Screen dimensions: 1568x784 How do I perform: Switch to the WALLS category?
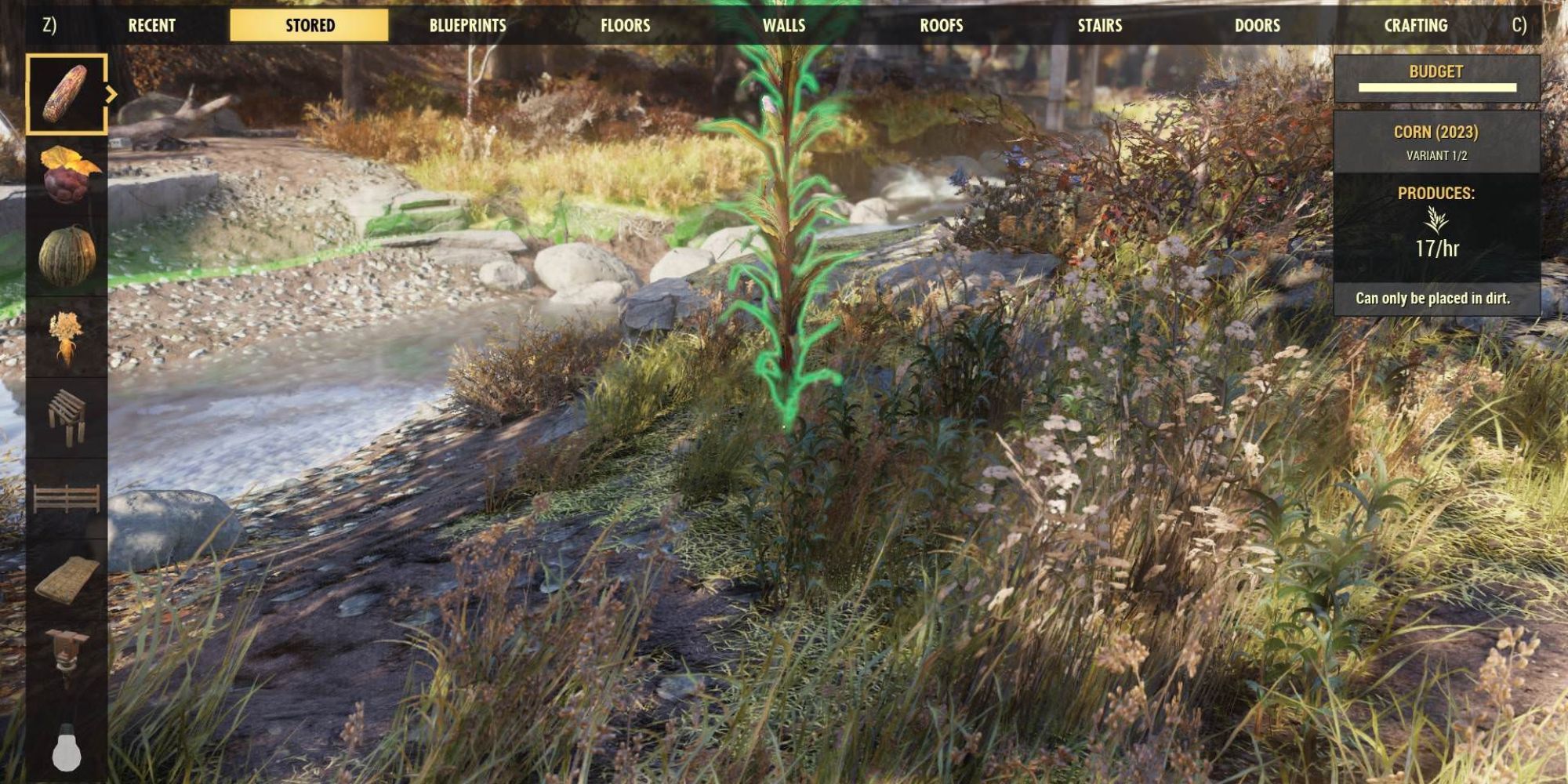pos(784,24)
